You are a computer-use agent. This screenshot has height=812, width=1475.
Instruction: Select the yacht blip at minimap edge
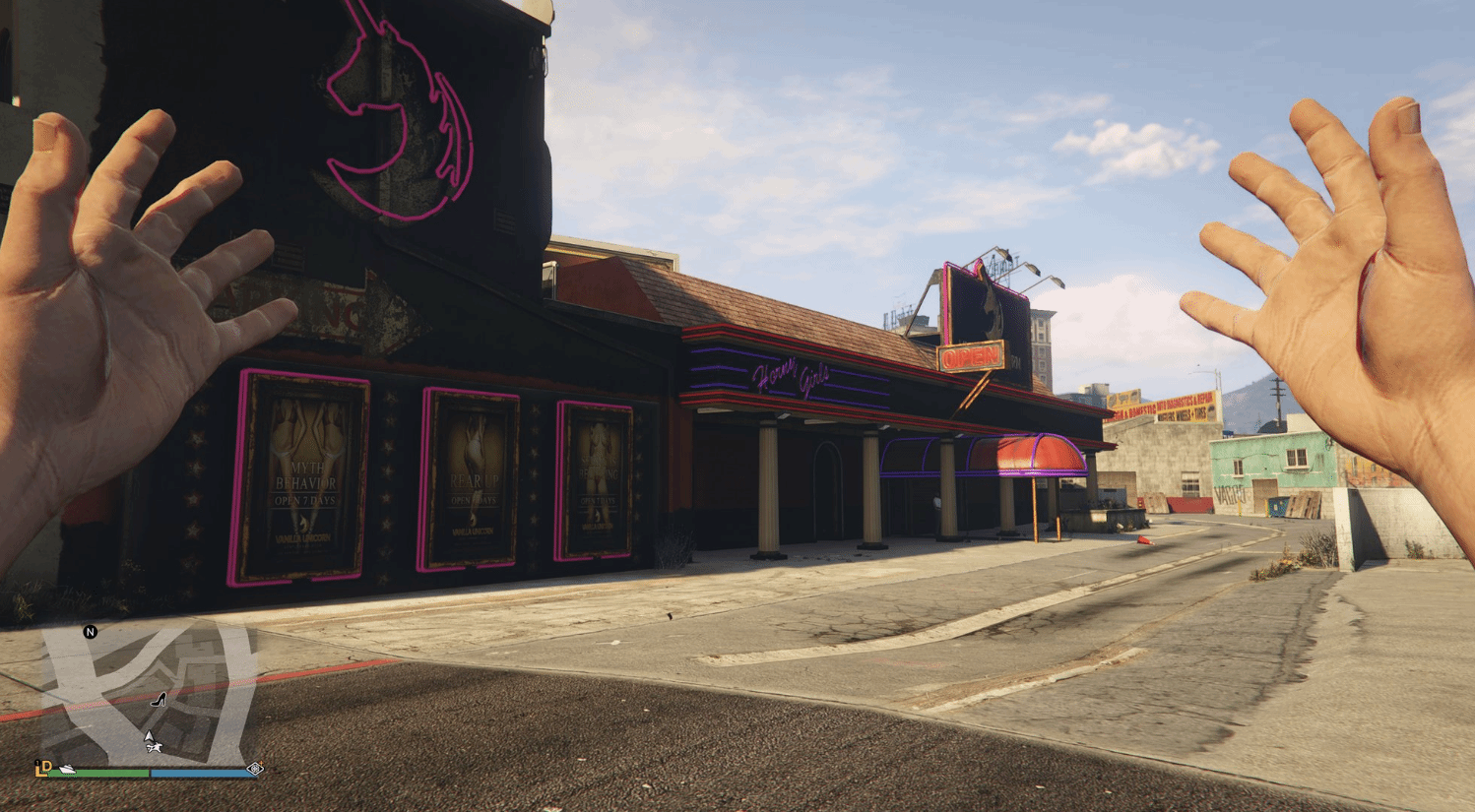click(x=68, y=769)
